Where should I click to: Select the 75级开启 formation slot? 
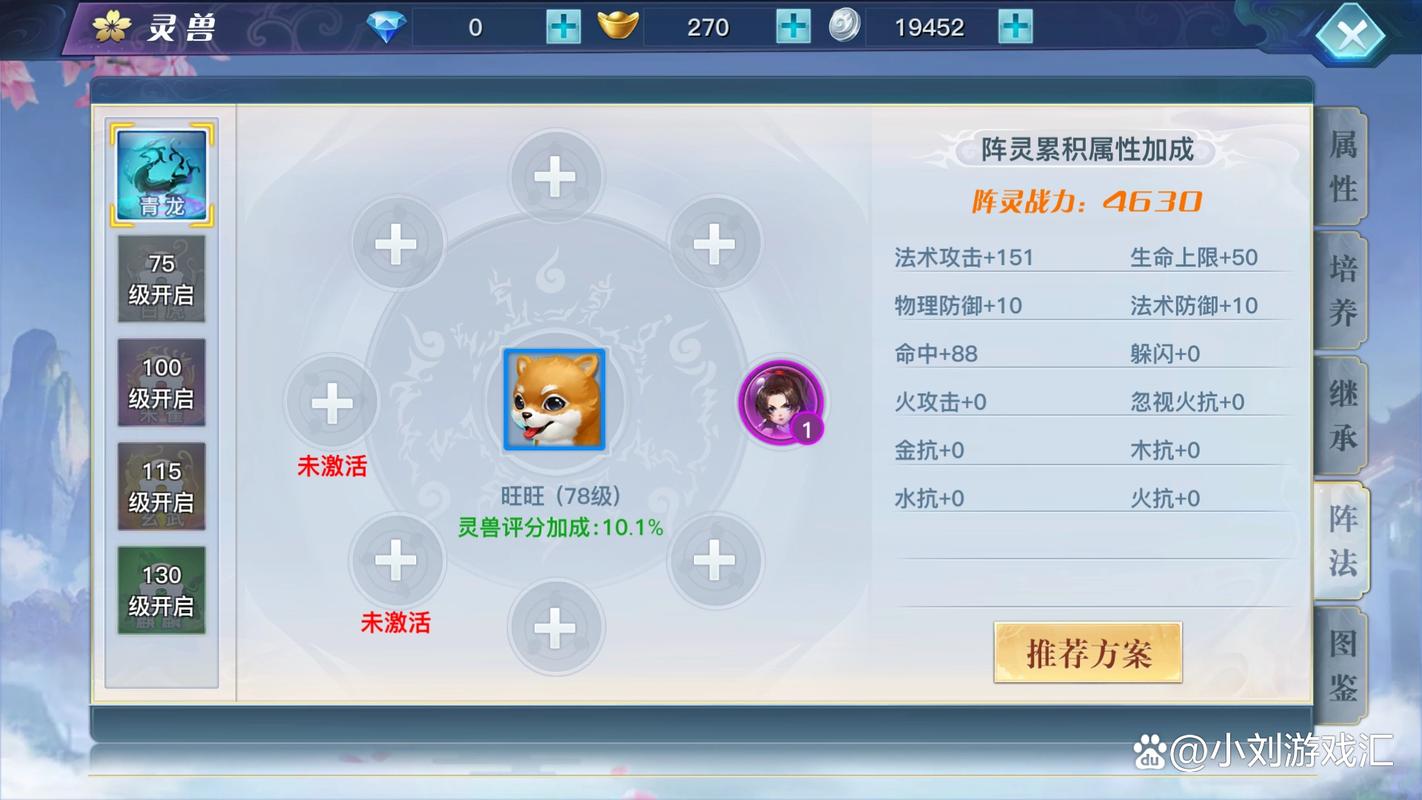coord(162,279)
